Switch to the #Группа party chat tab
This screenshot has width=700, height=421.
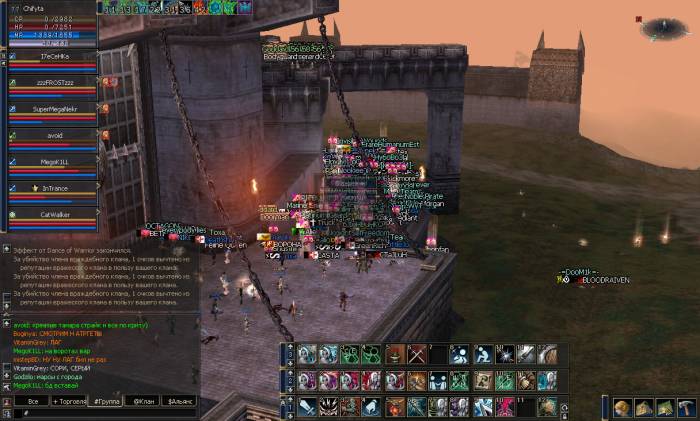tap(105, 401)
